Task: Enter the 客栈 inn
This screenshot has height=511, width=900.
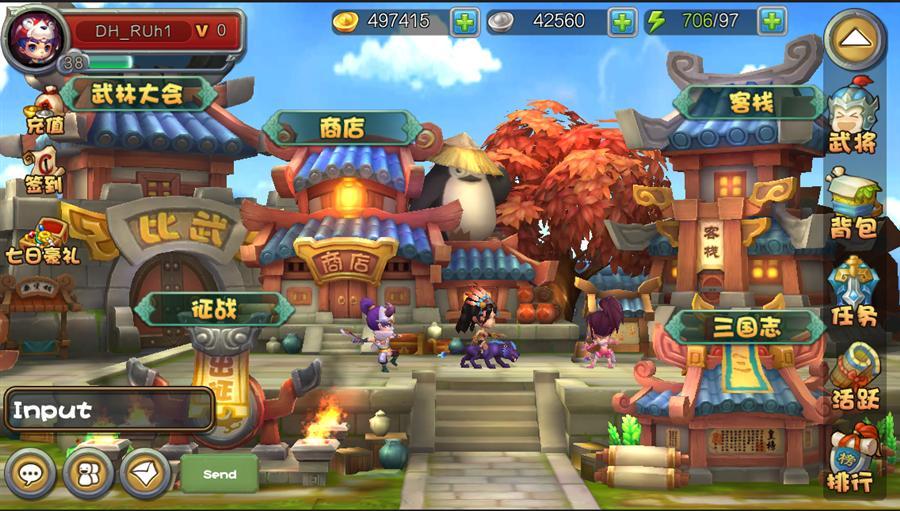Action: 749,102
